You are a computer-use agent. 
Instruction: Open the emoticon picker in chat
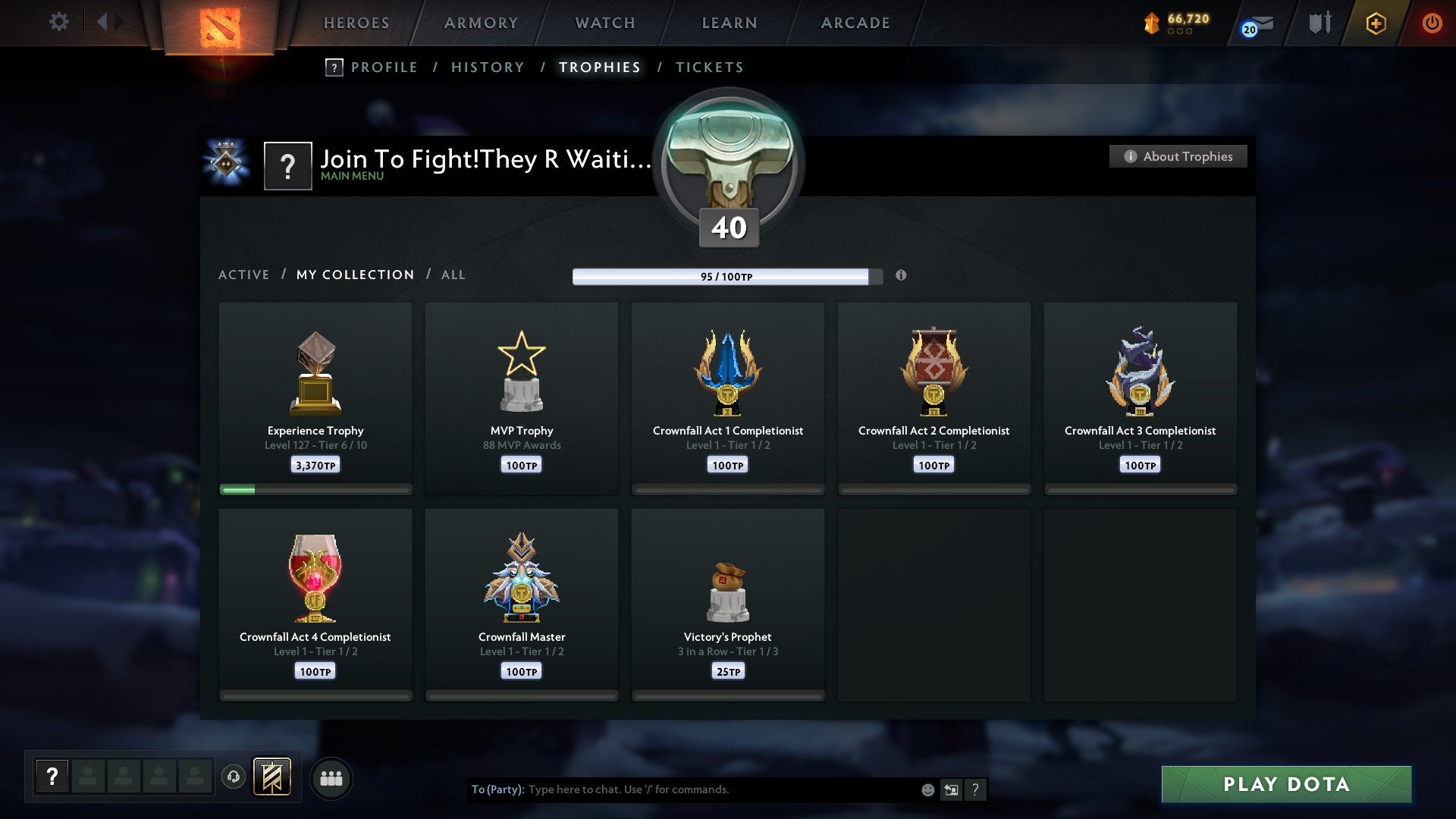pyautogui.click(x=927, y=789)
